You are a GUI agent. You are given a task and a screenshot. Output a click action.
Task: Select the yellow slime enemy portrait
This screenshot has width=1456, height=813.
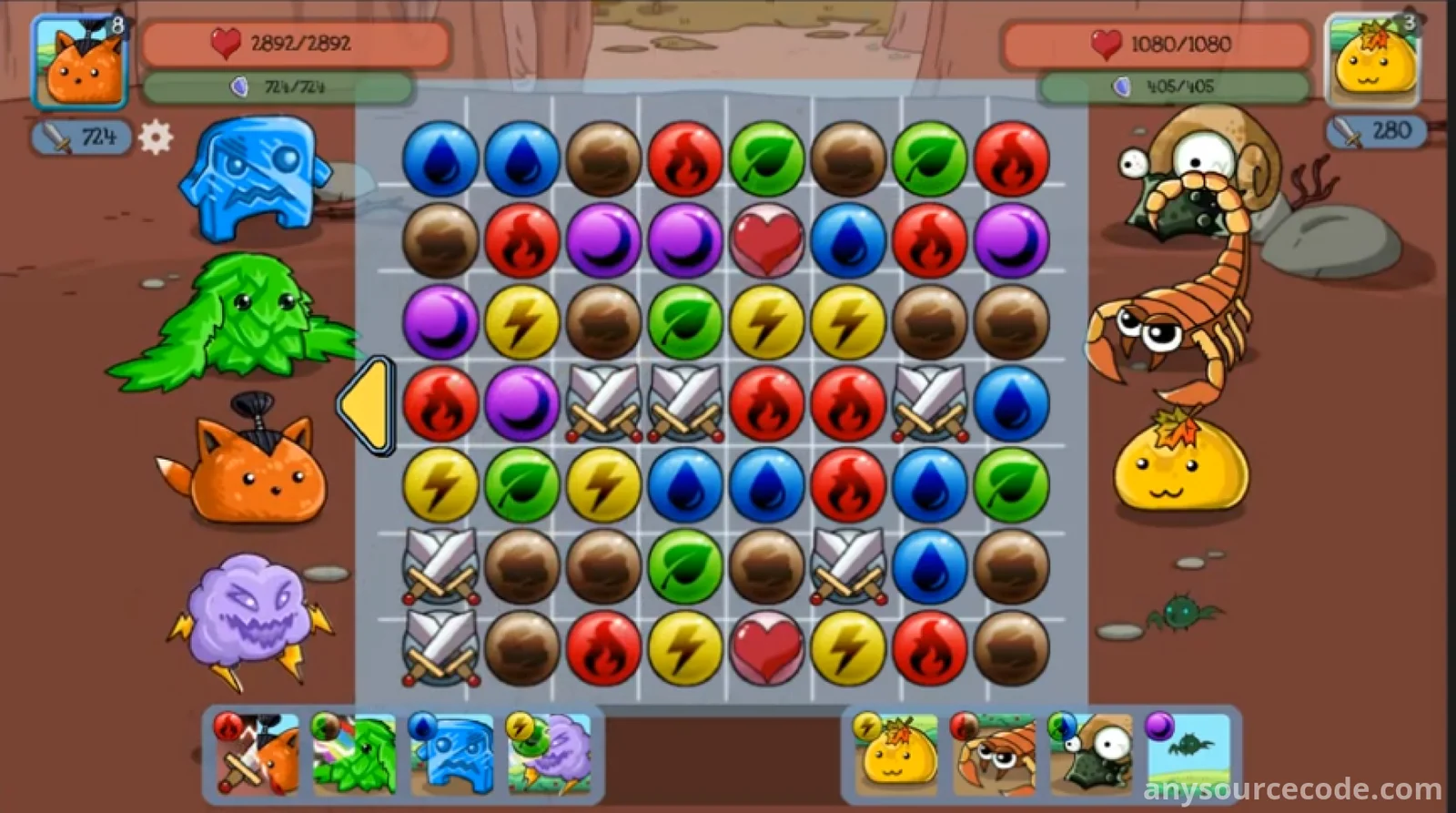1373,60
